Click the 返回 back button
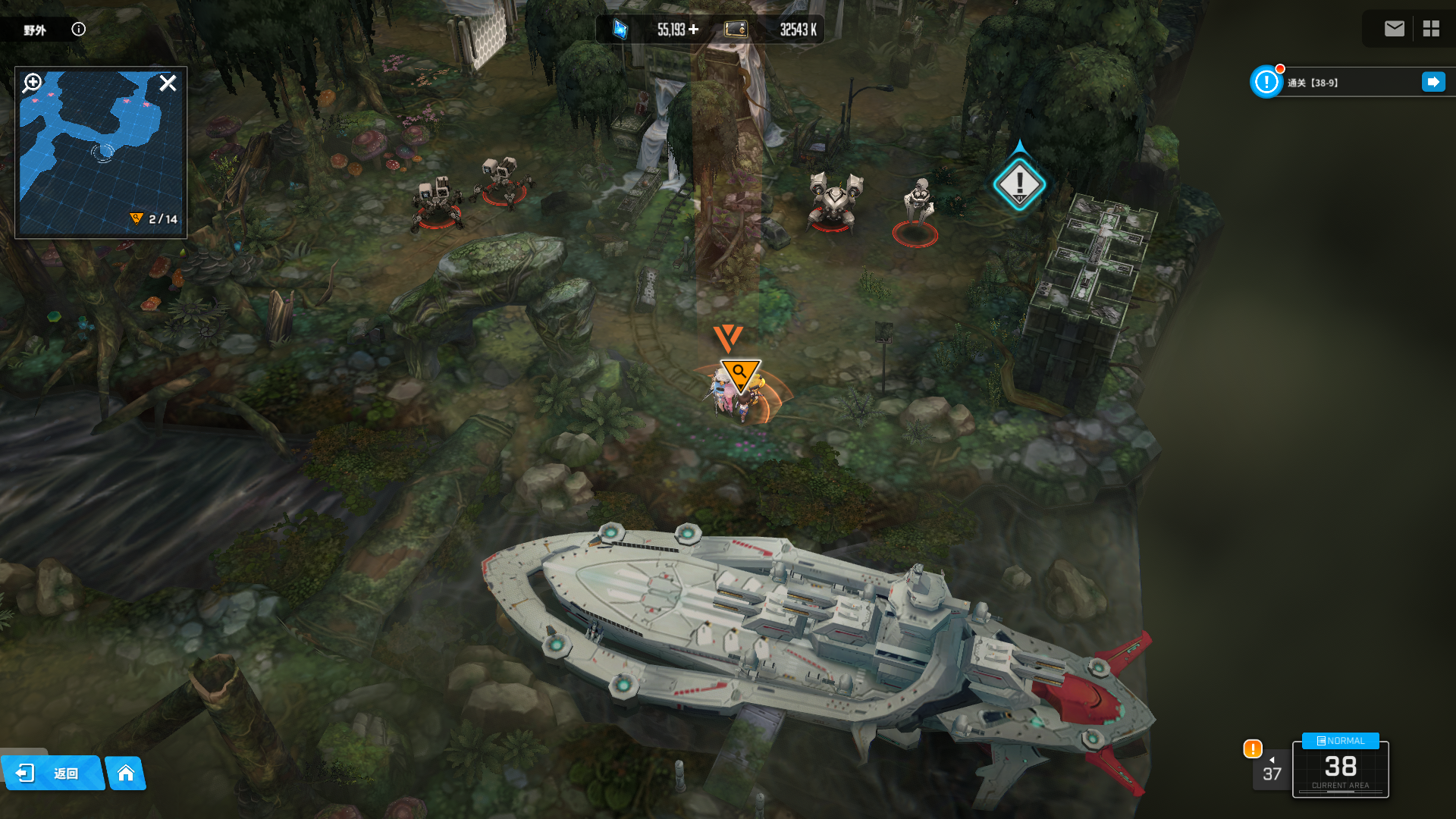This screenshot has height=819, width=1456. tap(52, 773)
